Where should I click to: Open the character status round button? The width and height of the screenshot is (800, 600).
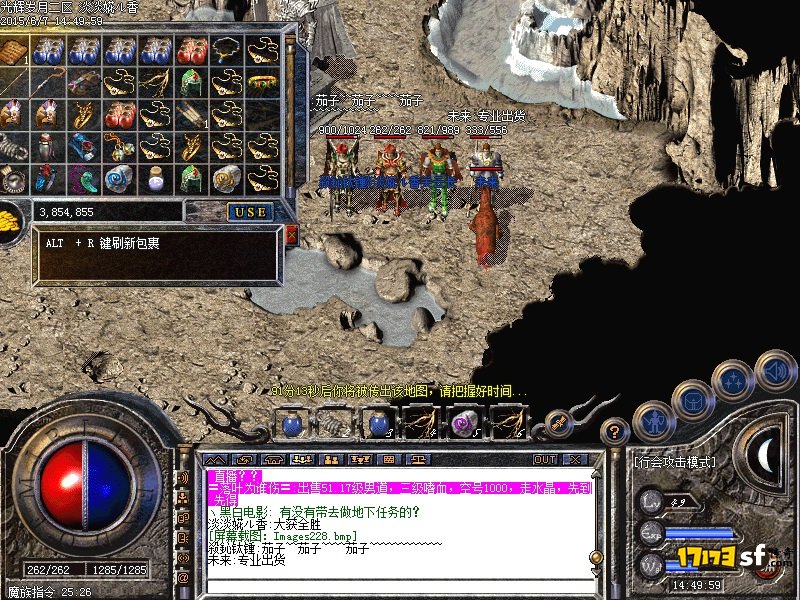653,421
